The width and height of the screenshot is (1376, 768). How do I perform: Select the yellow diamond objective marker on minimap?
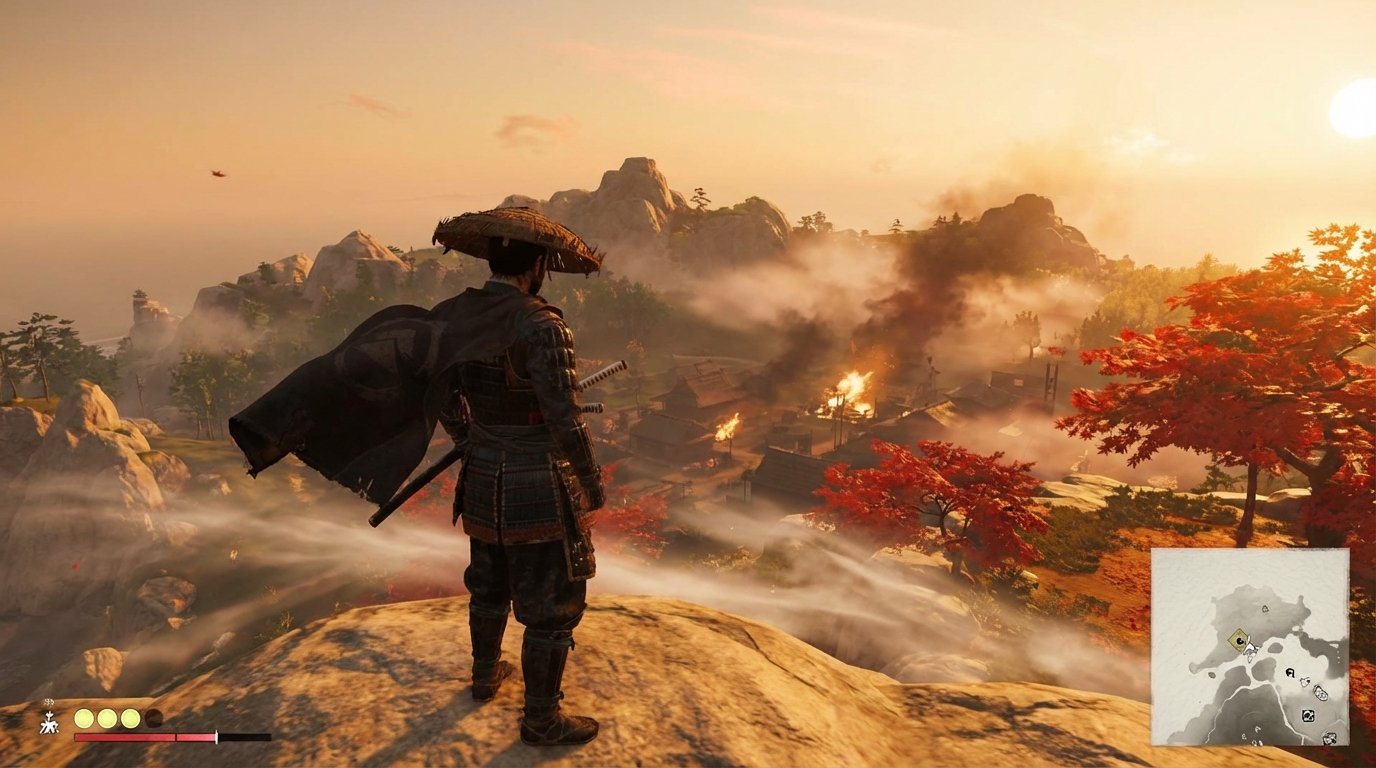[1239, 639]
